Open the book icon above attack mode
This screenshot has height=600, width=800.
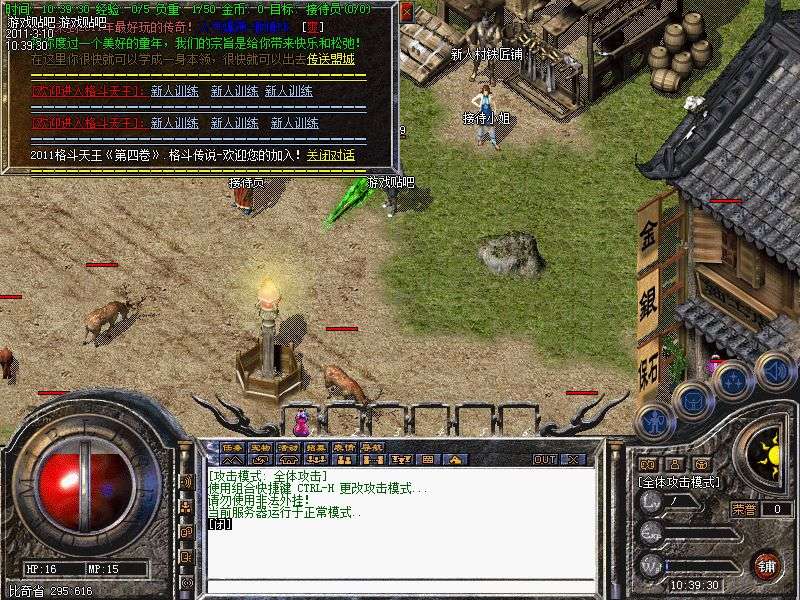point(649,465)
